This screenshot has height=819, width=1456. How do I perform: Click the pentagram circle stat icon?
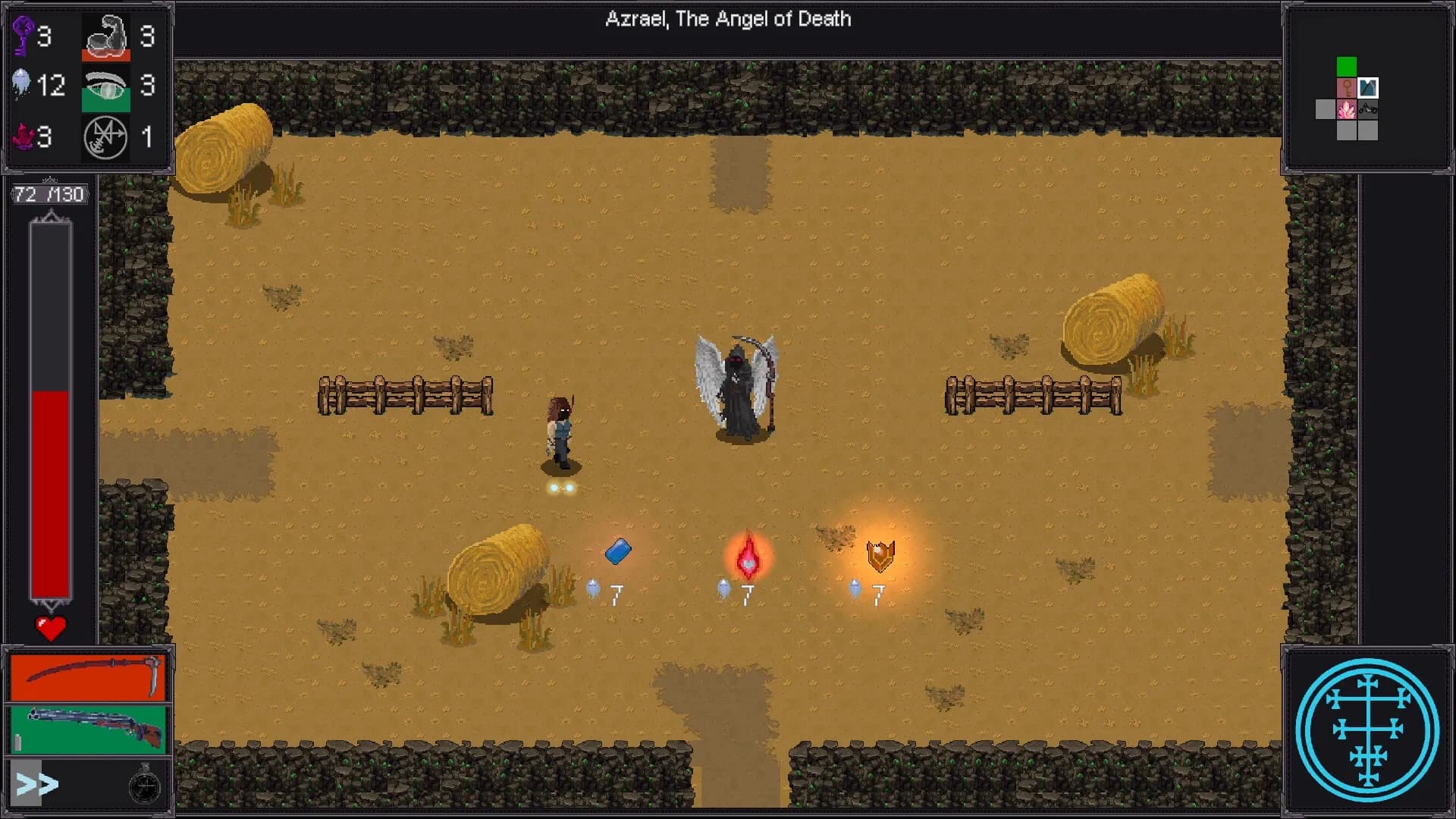(x=105, y=137)
